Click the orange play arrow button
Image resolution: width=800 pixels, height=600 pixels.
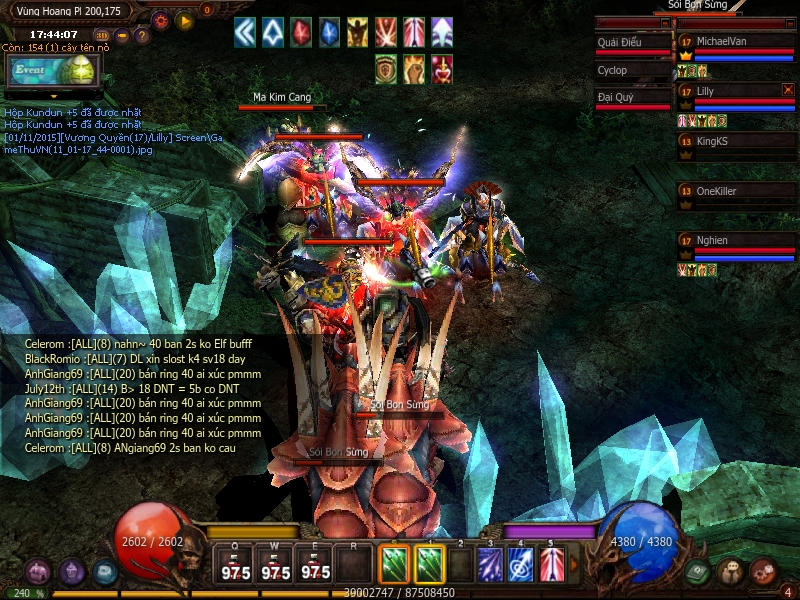pyautogui.click(x=184, y=20)
